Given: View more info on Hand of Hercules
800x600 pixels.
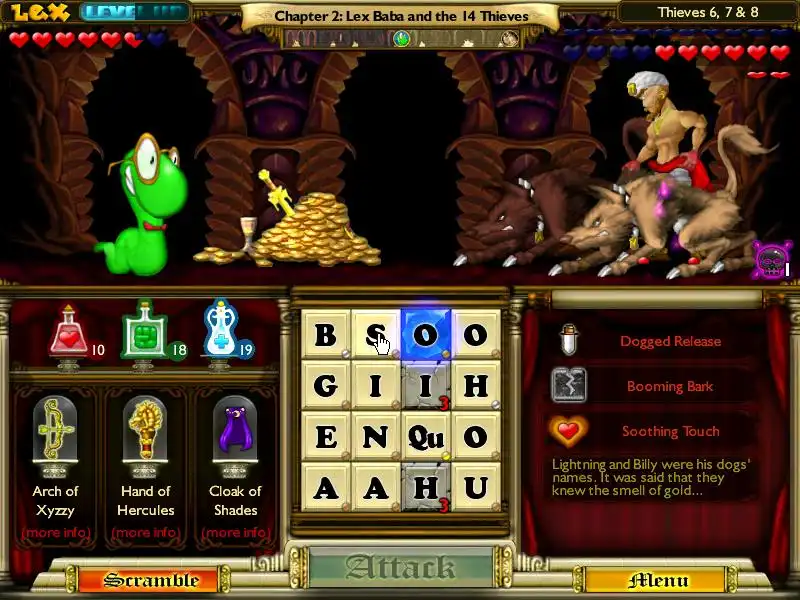Looking at the screenshot, I should coord(145,533).
